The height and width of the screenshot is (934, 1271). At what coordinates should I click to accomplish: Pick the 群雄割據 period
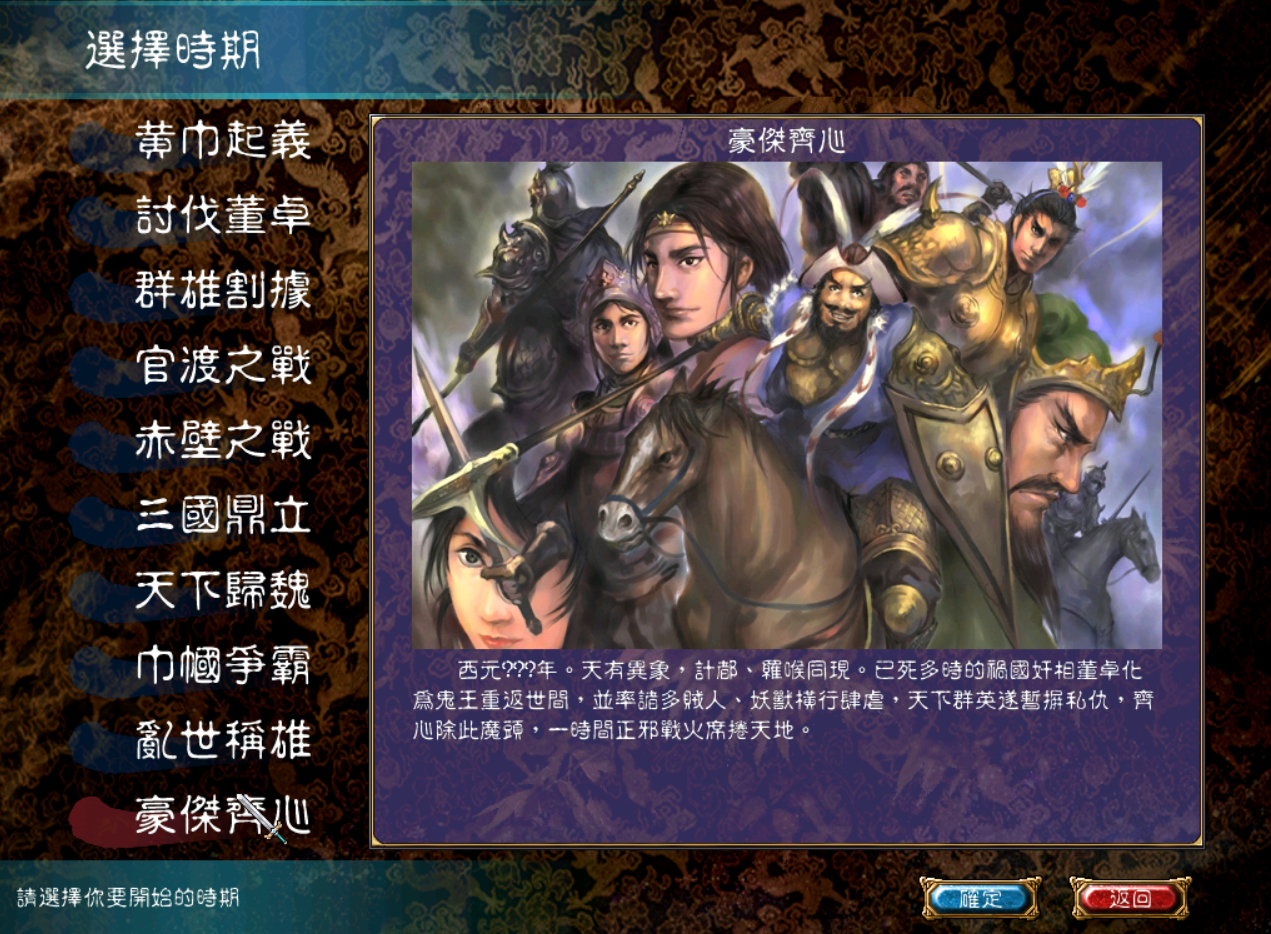[223, 291]
